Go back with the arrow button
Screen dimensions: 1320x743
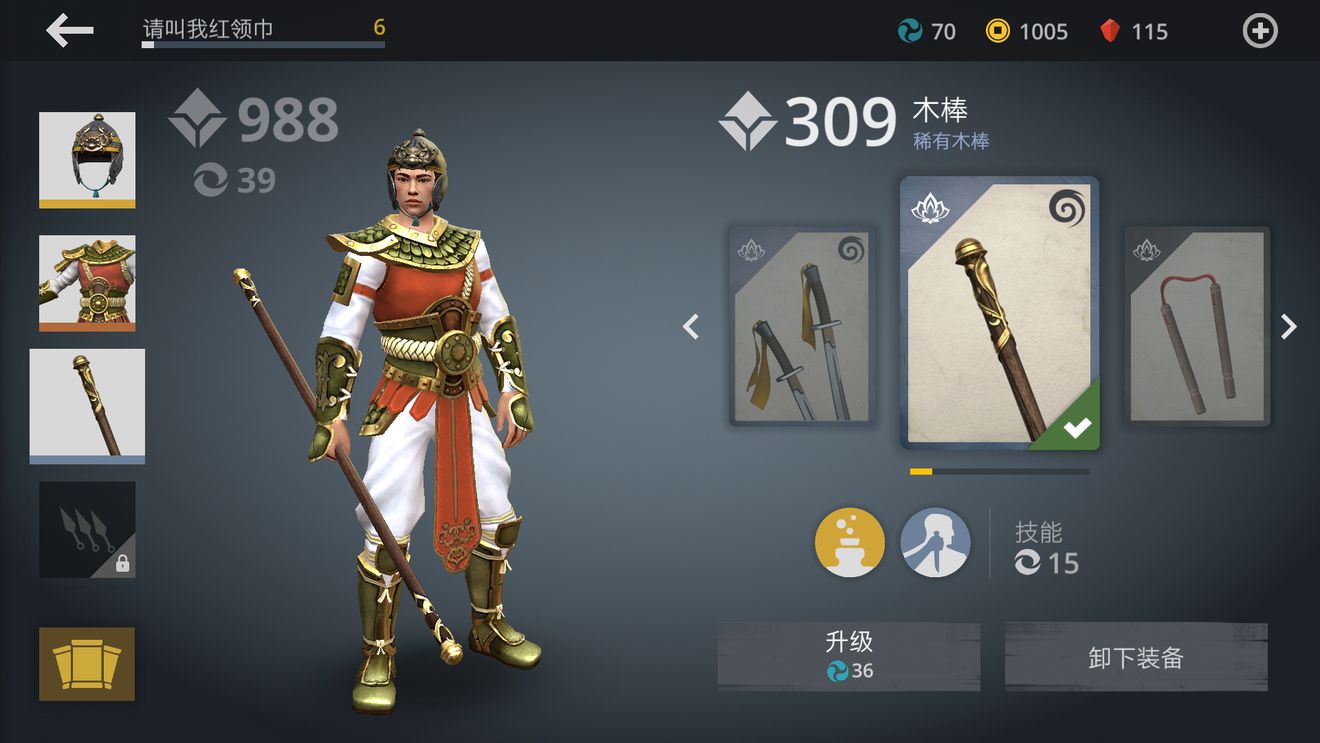click(x=70, y=31)
